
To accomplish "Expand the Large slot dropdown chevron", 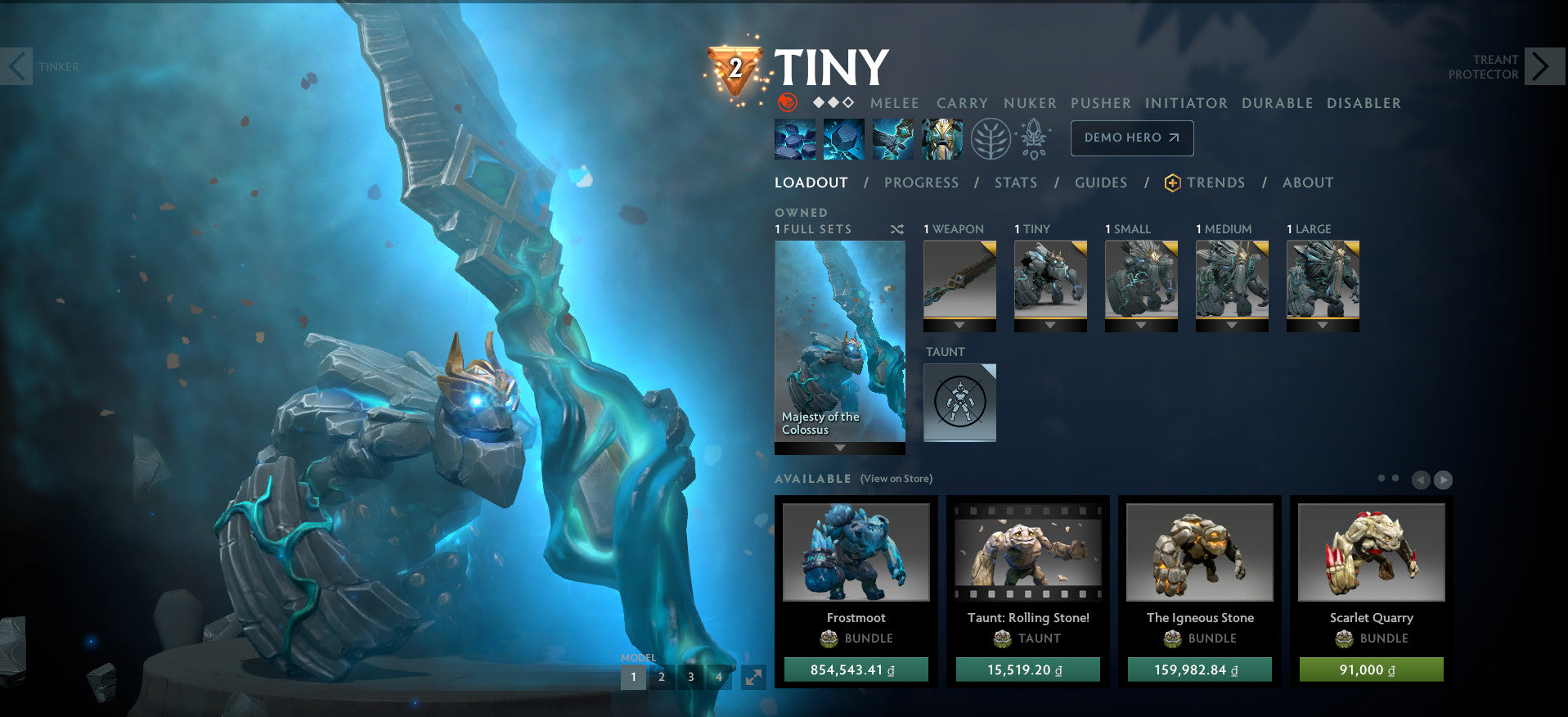I will (1322, 323).
